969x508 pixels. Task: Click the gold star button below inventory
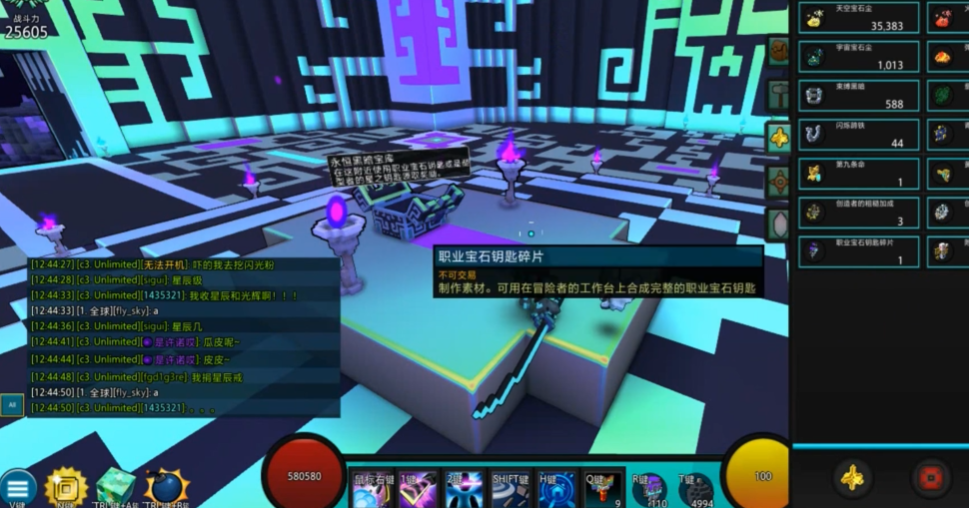[852, 479]
